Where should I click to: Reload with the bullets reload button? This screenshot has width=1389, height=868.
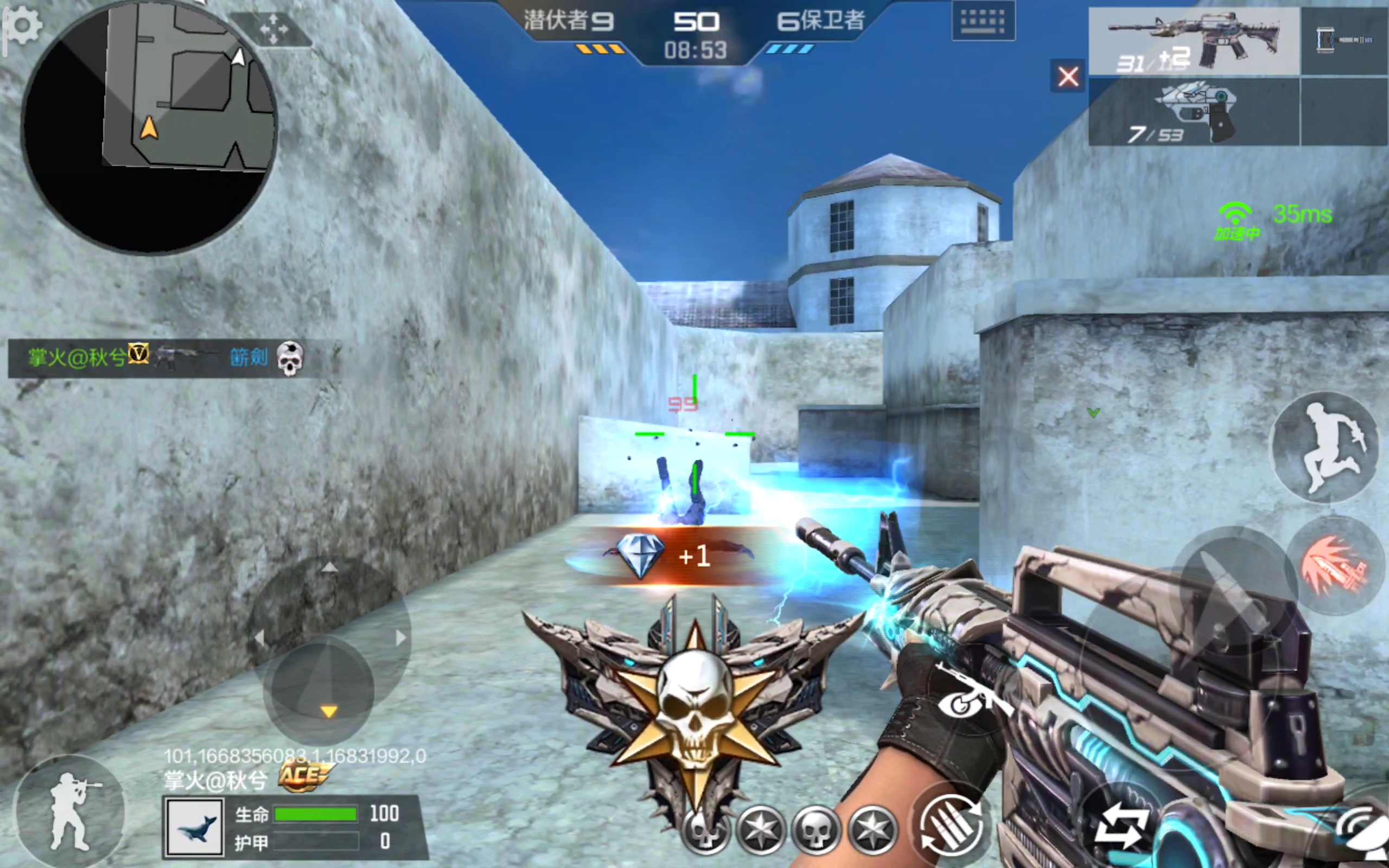click(951, 826)
